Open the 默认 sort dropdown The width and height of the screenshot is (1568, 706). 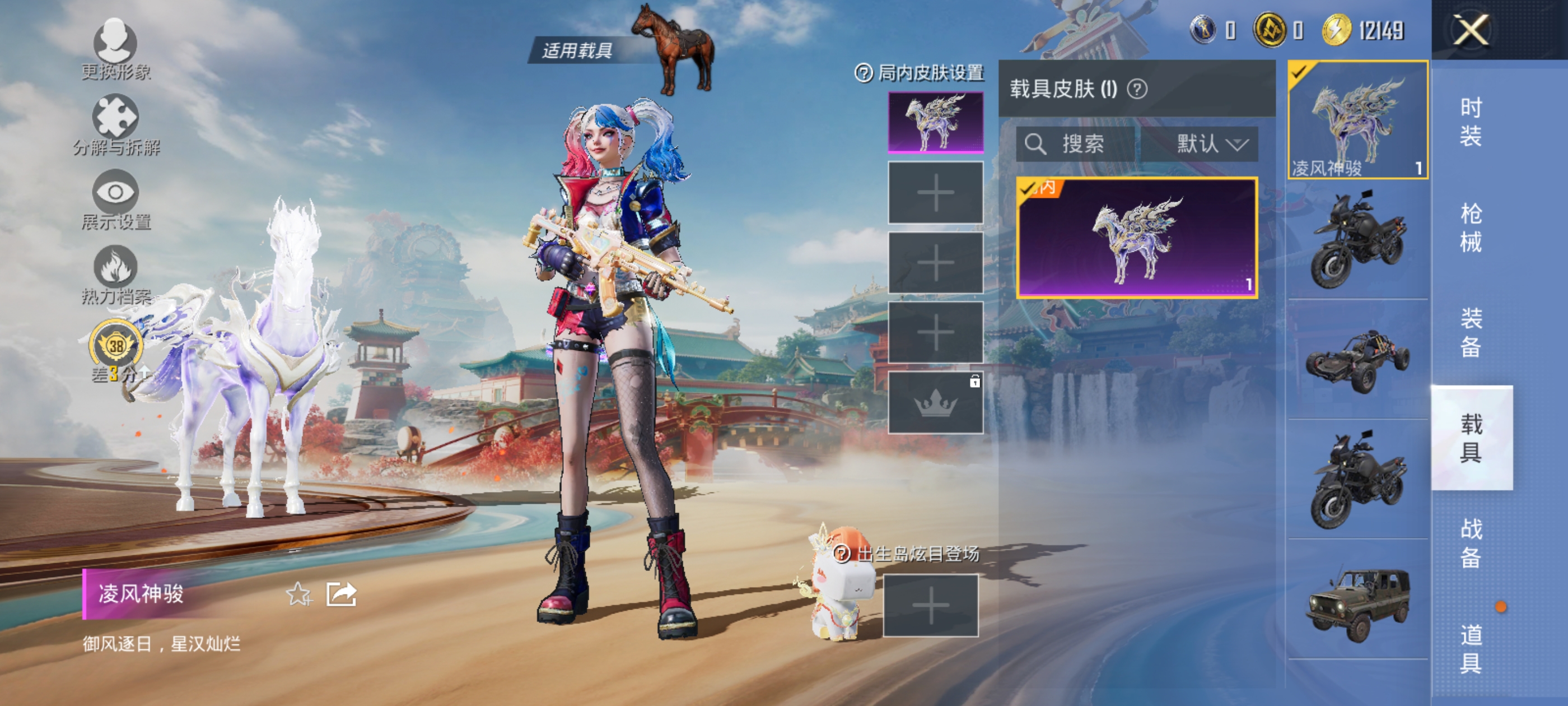(1211, 145)
